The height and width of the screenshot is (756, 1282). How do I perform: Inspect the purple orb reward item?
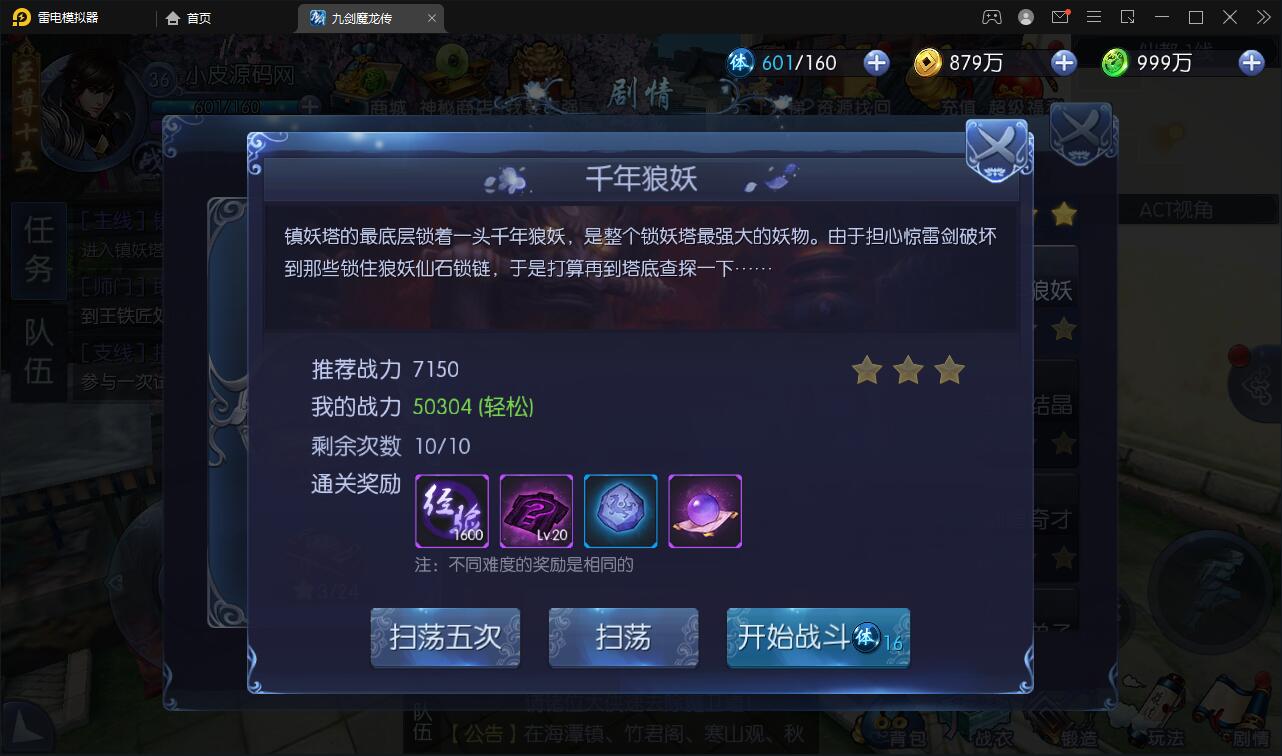pyautogui.click(x=705, y=511)
